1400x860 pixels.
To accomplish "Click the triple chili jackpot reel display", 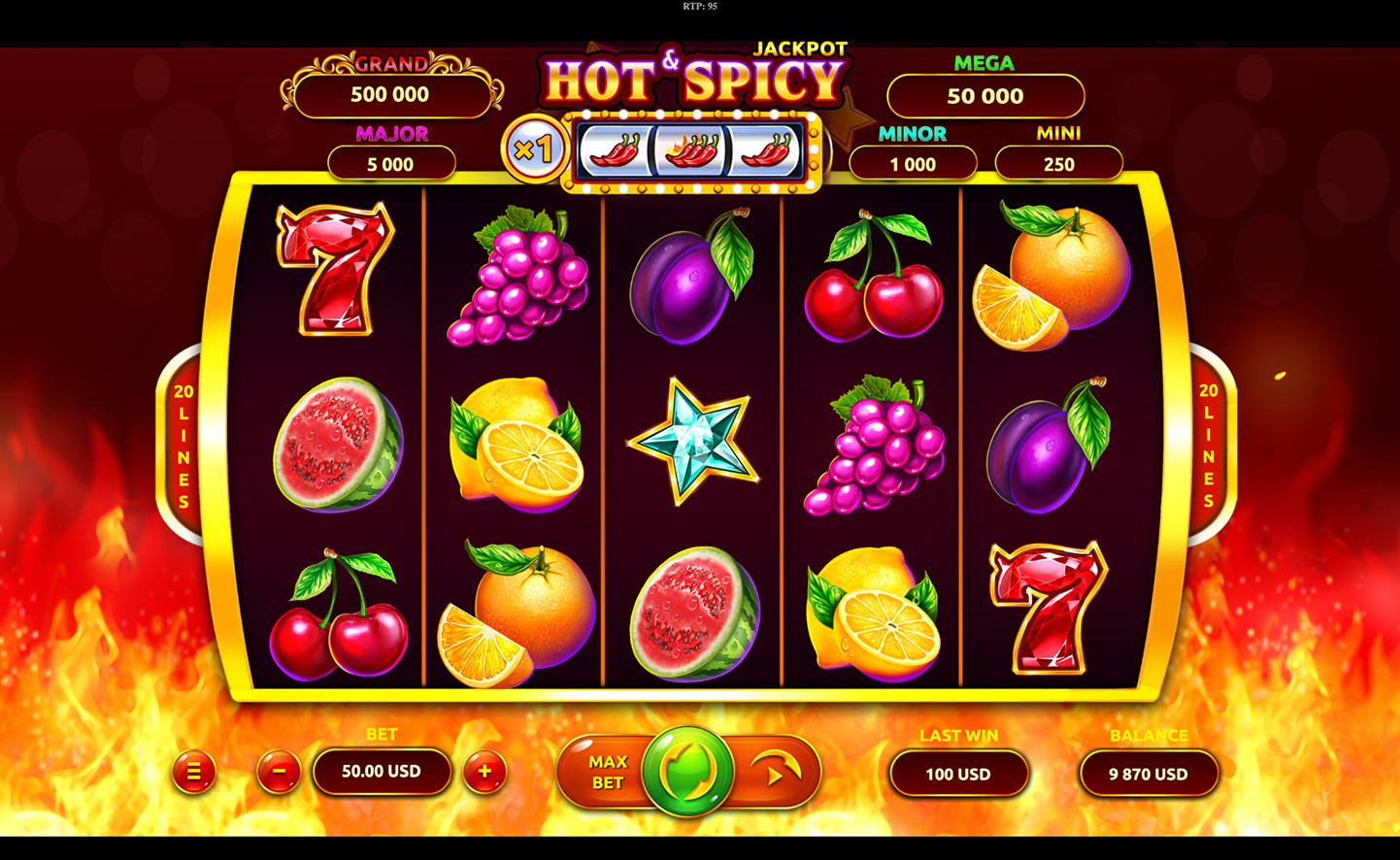I will pyautogui.click(x=693, y=150).
